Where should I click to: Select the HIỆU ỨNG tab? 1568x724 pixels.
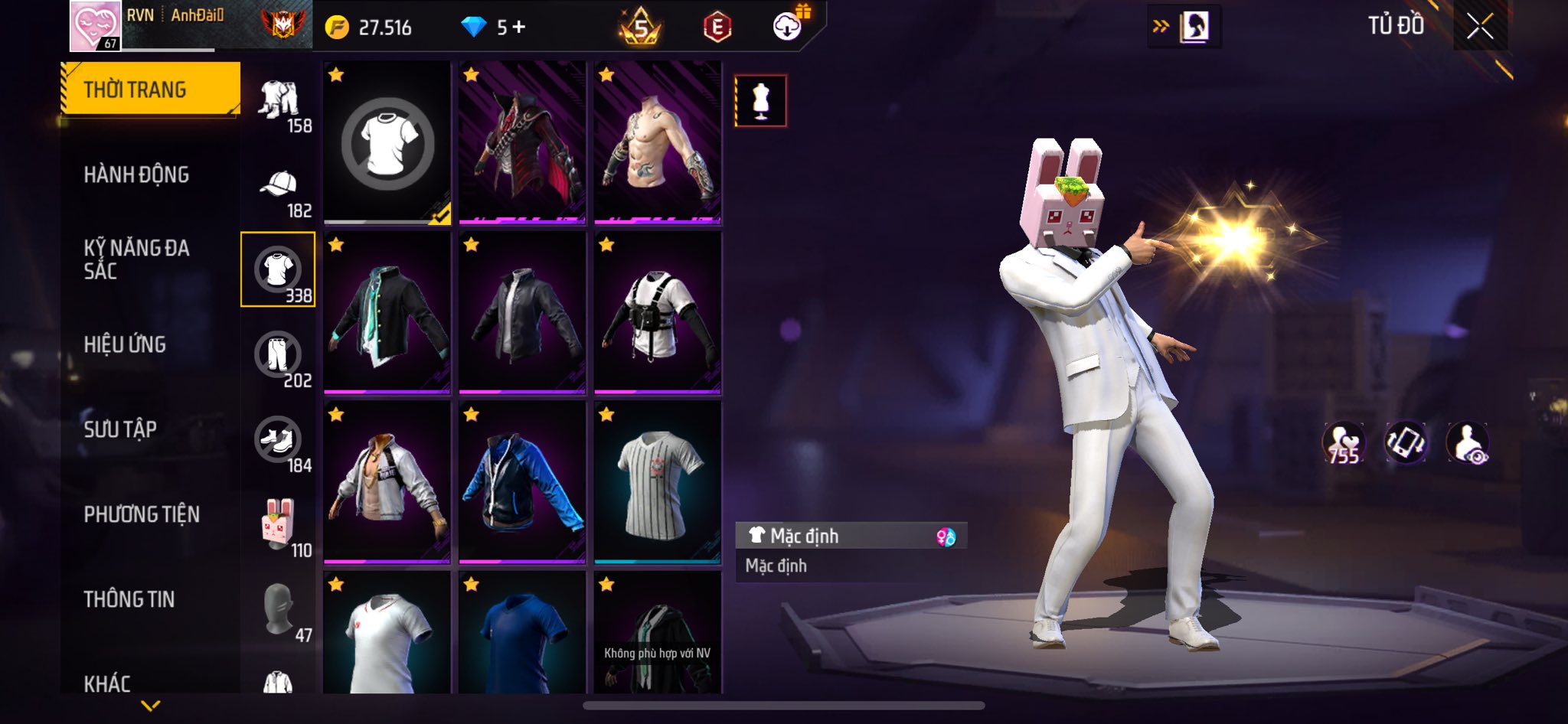point(125,344)
